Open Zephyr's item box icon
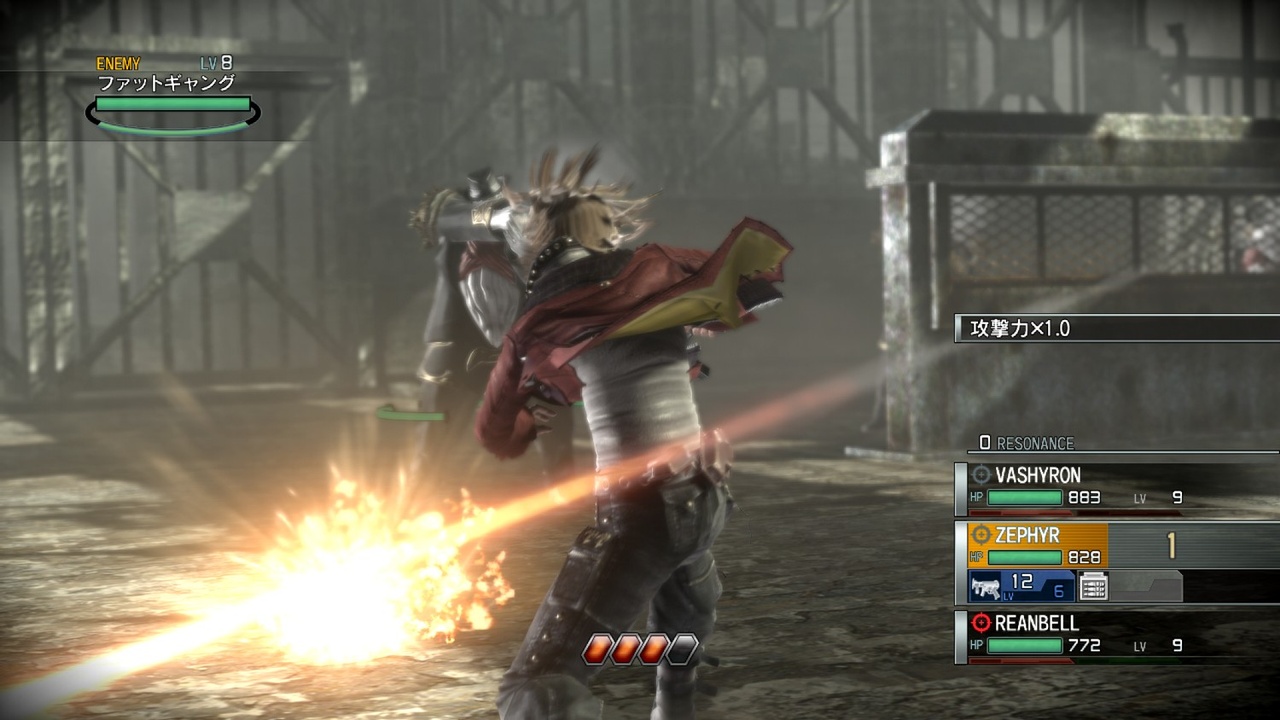 tap(1093, 587)
